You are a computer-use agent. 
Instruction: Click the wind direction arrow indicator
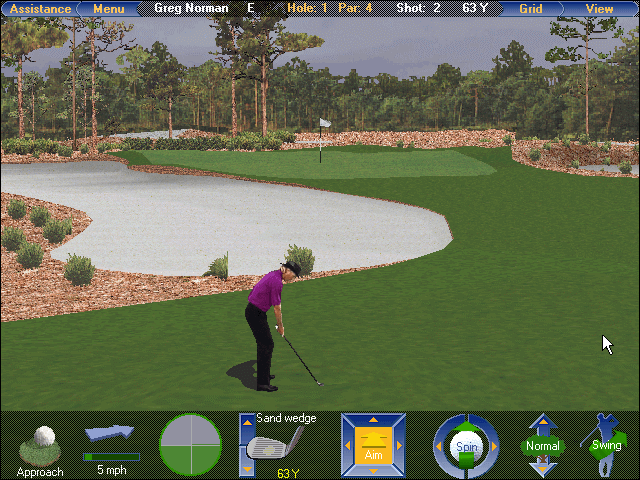109,434
